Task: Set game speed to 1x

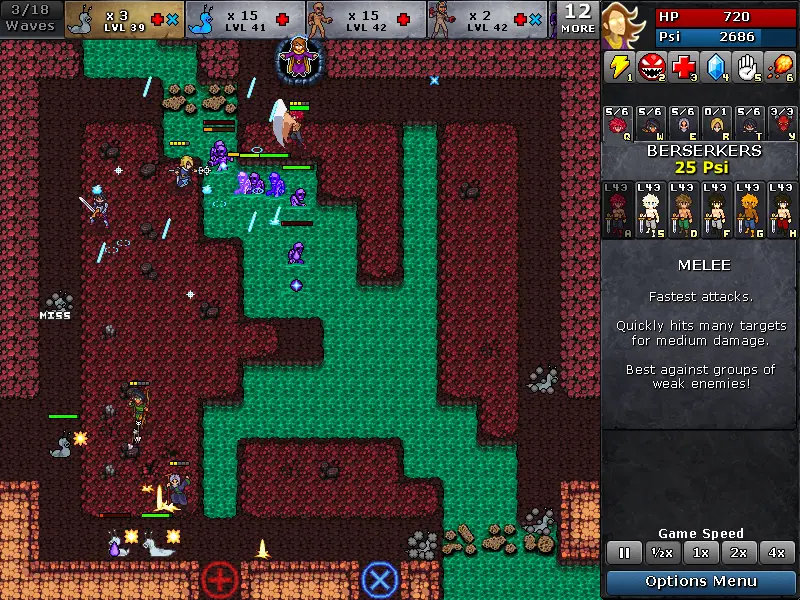Action: [701, 553]
